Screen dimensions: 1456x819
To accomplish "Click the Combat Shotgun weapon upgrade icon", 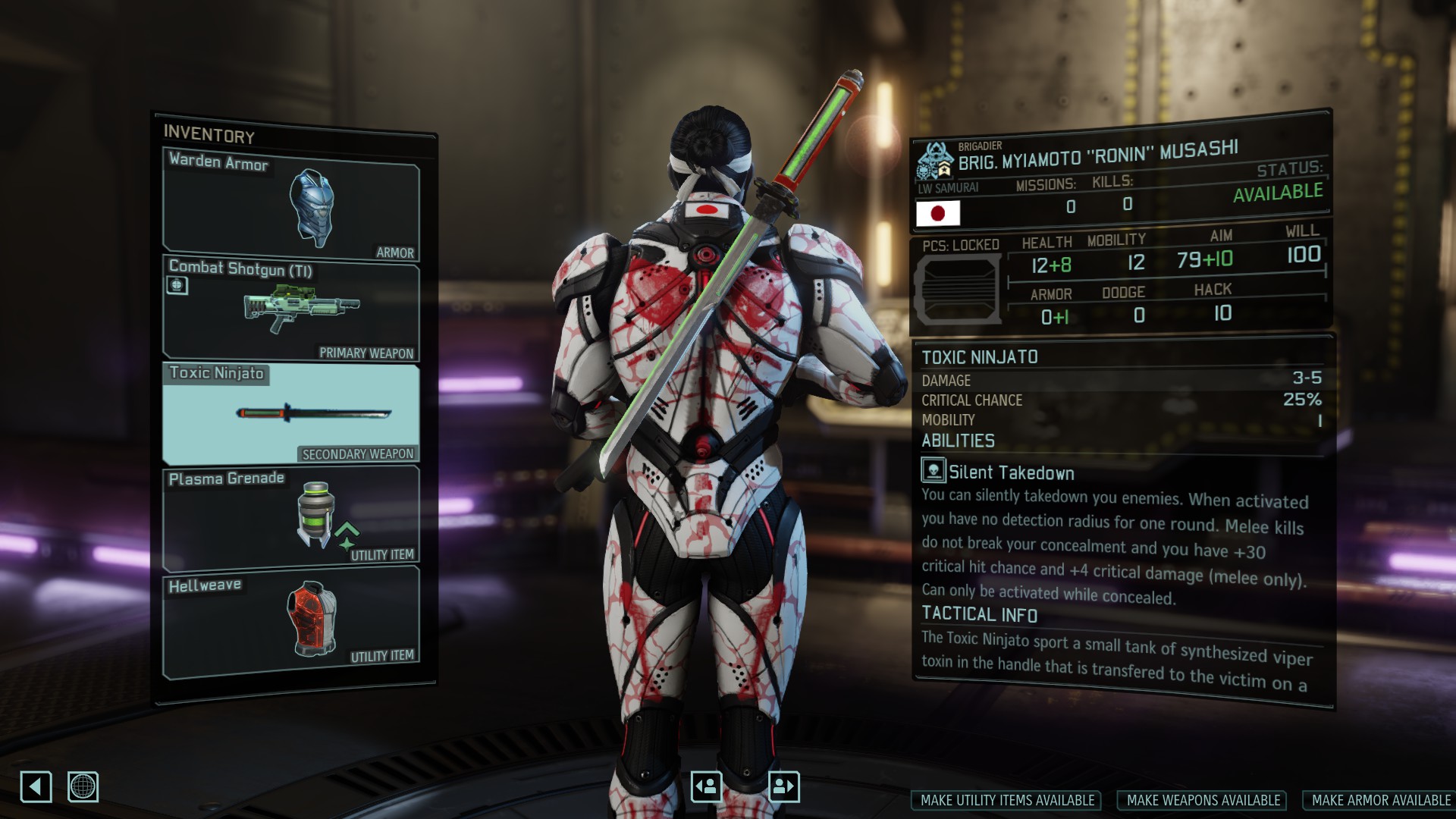I will 177,286.
